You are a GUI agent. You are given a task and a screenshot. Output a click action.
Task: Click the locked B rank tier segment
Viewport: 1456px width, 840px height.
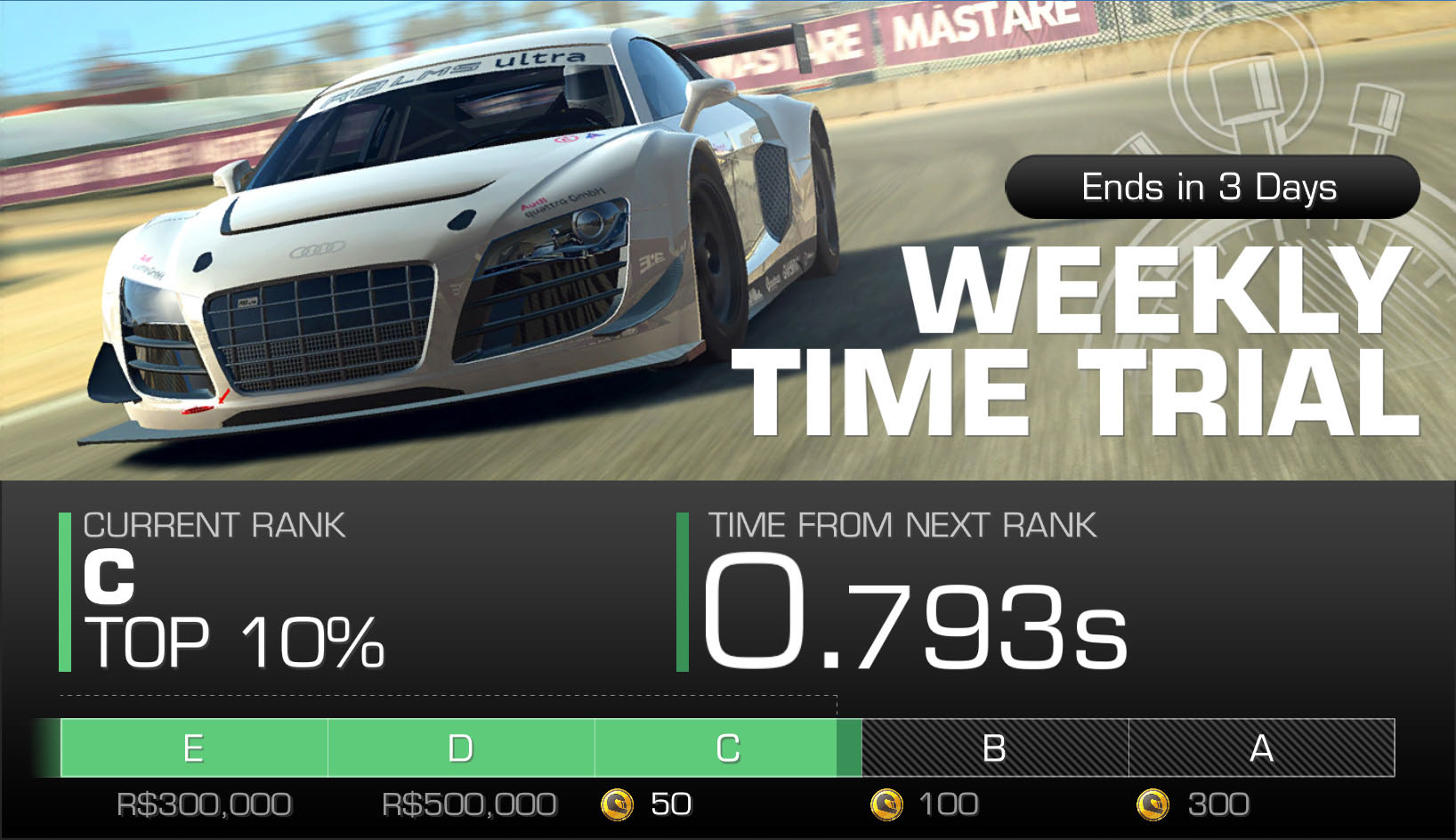[994, 748]
